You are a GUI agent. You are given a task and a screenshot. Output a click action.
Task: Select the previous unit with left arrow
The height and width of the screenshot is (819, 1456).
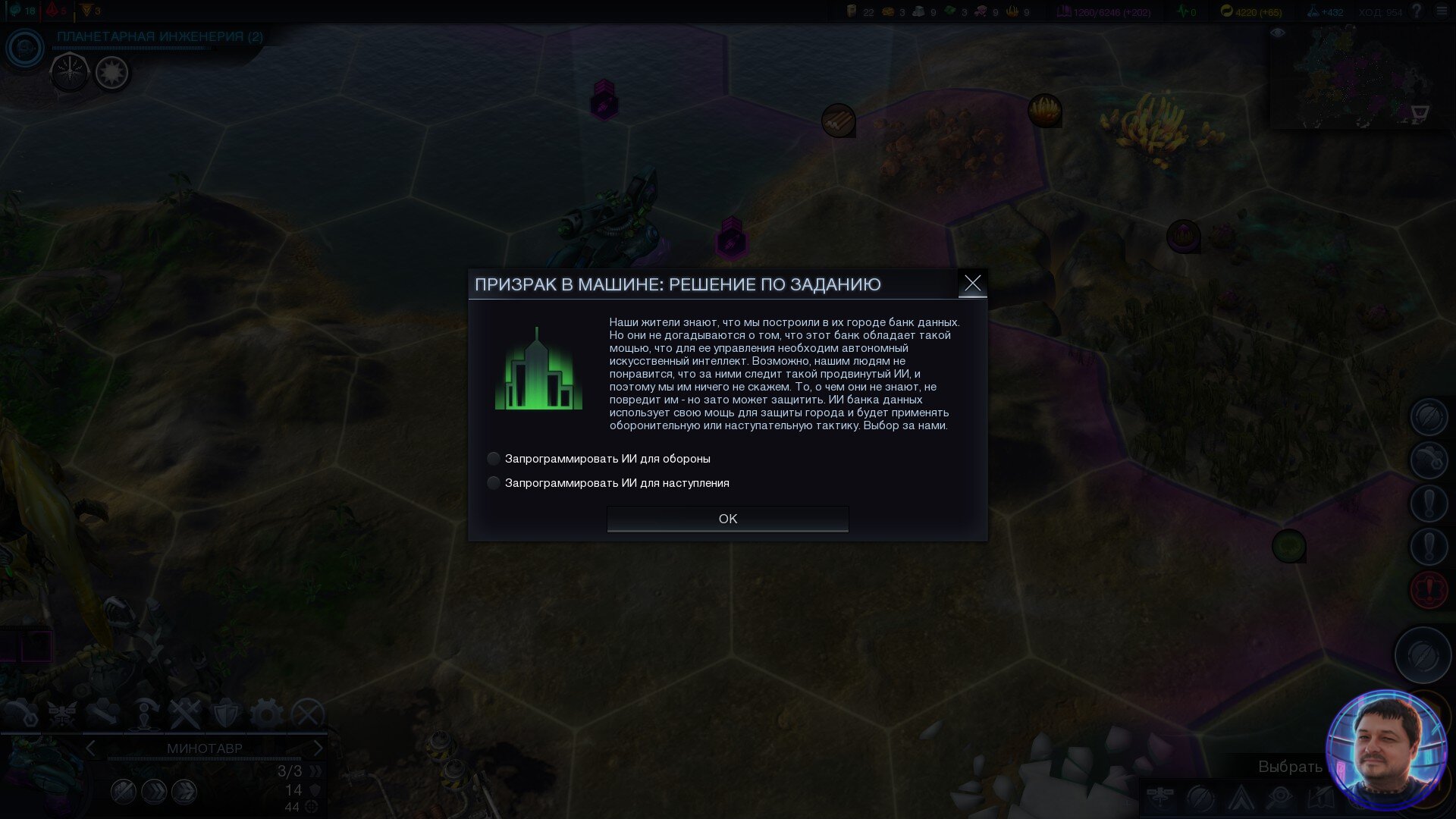(91, 748)
